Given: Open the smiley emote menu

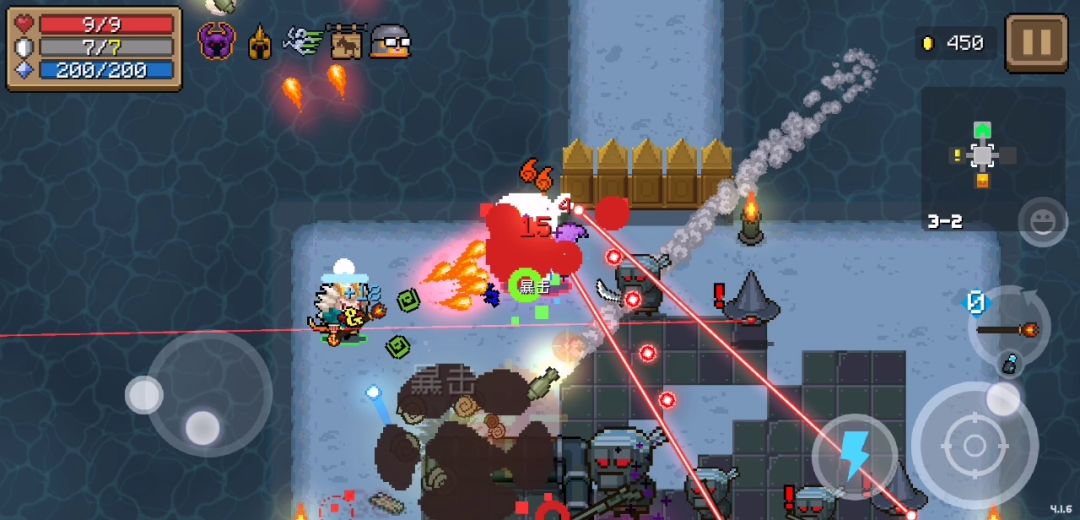Looking at the screenshot, I should [x=1042, y=221].
